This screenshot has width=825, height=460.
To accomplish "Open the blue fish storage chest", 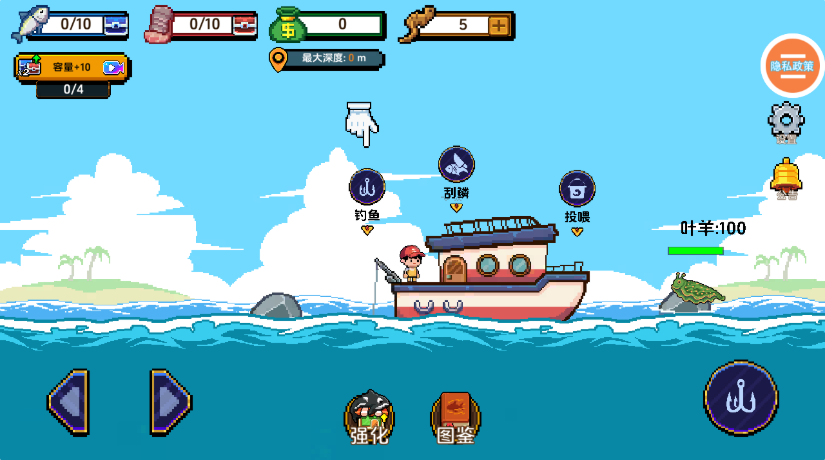I will [116, 24].
